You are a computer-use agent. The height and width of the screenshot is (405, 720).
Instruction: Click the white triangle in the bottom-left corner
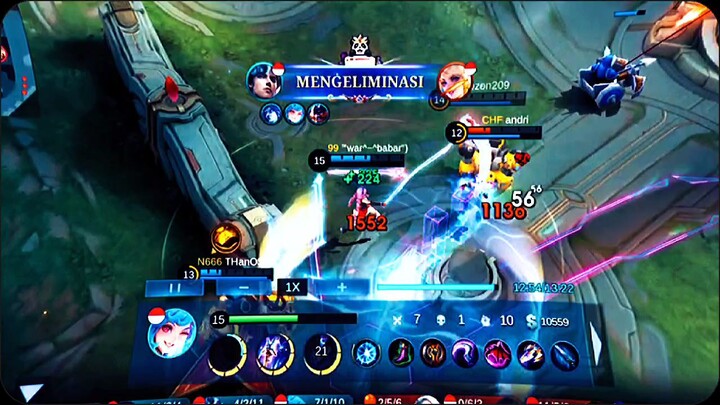tap(30, 392)
